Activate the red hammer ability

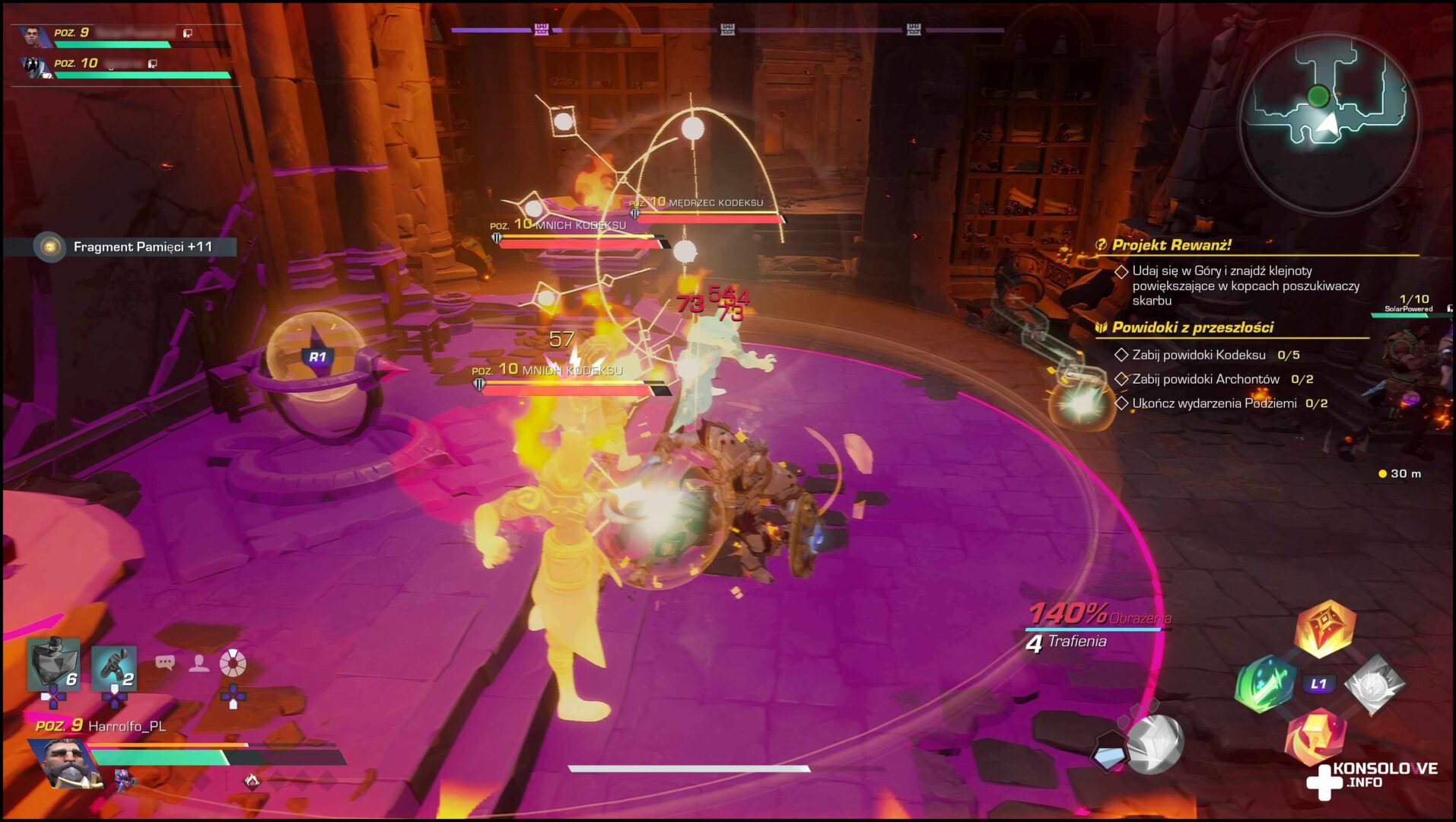click(x=1316, y=737)
